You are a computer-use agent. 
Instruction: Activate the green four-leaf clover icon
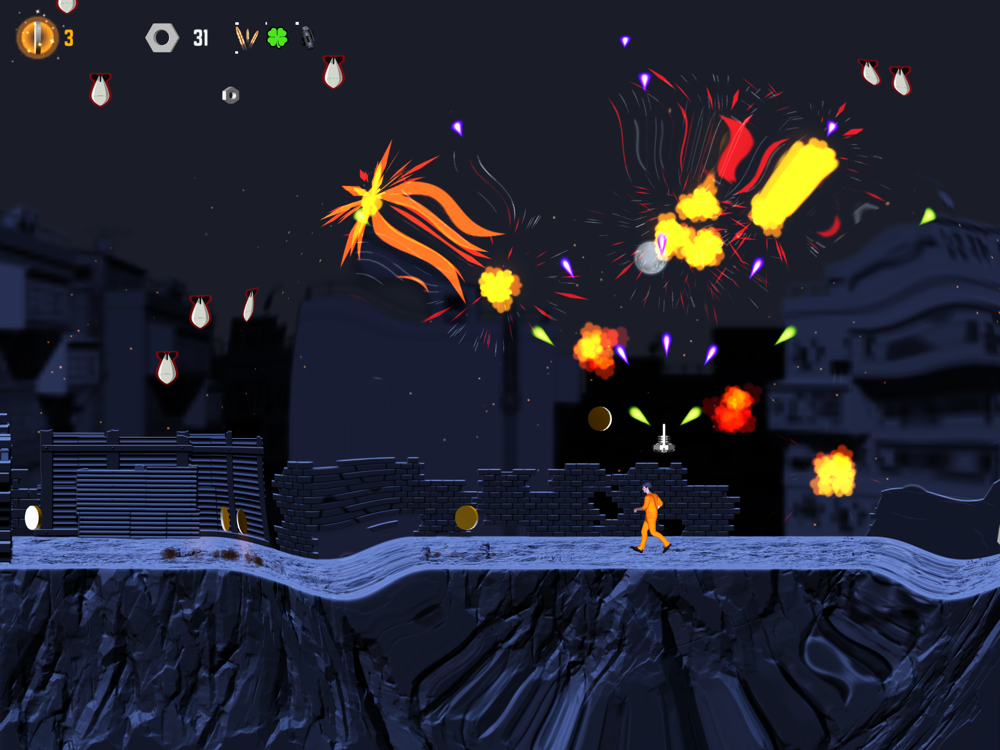tap(277, 38)
